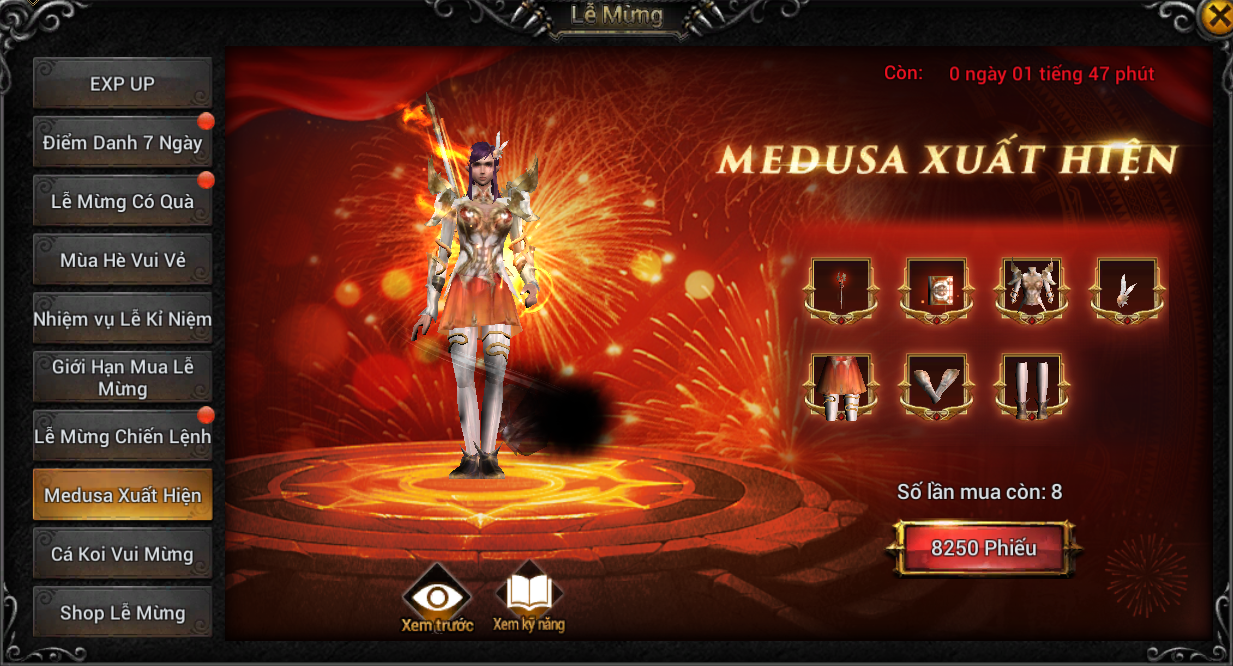1233x666 pixels.
Task: Inspect the spell book reward slot
Action: (x=937, y=290)
